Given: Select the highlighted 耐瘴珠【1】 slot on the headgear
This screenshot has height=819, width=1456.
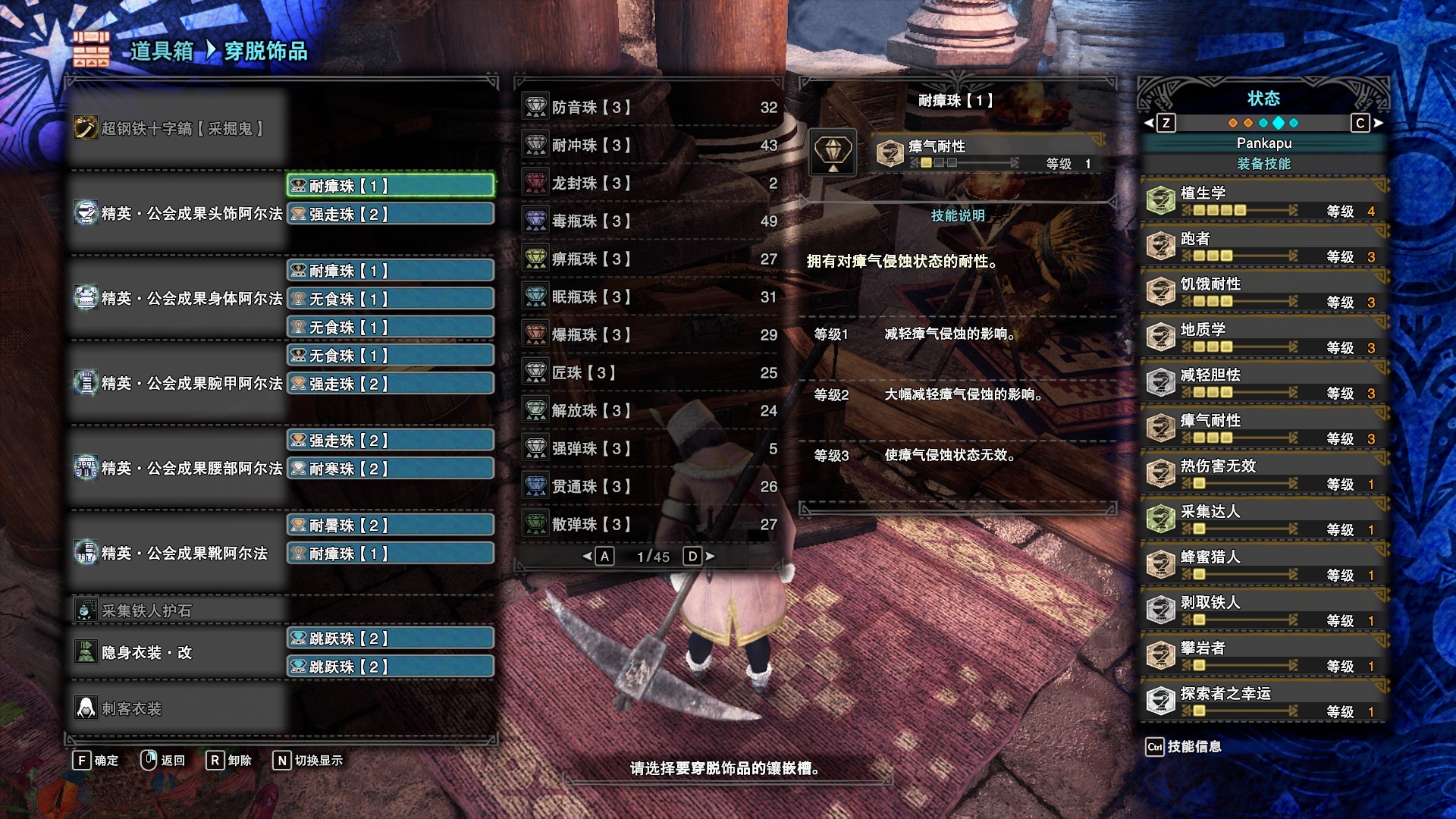Looking at the screenshot, I should (x=391, y=186).
